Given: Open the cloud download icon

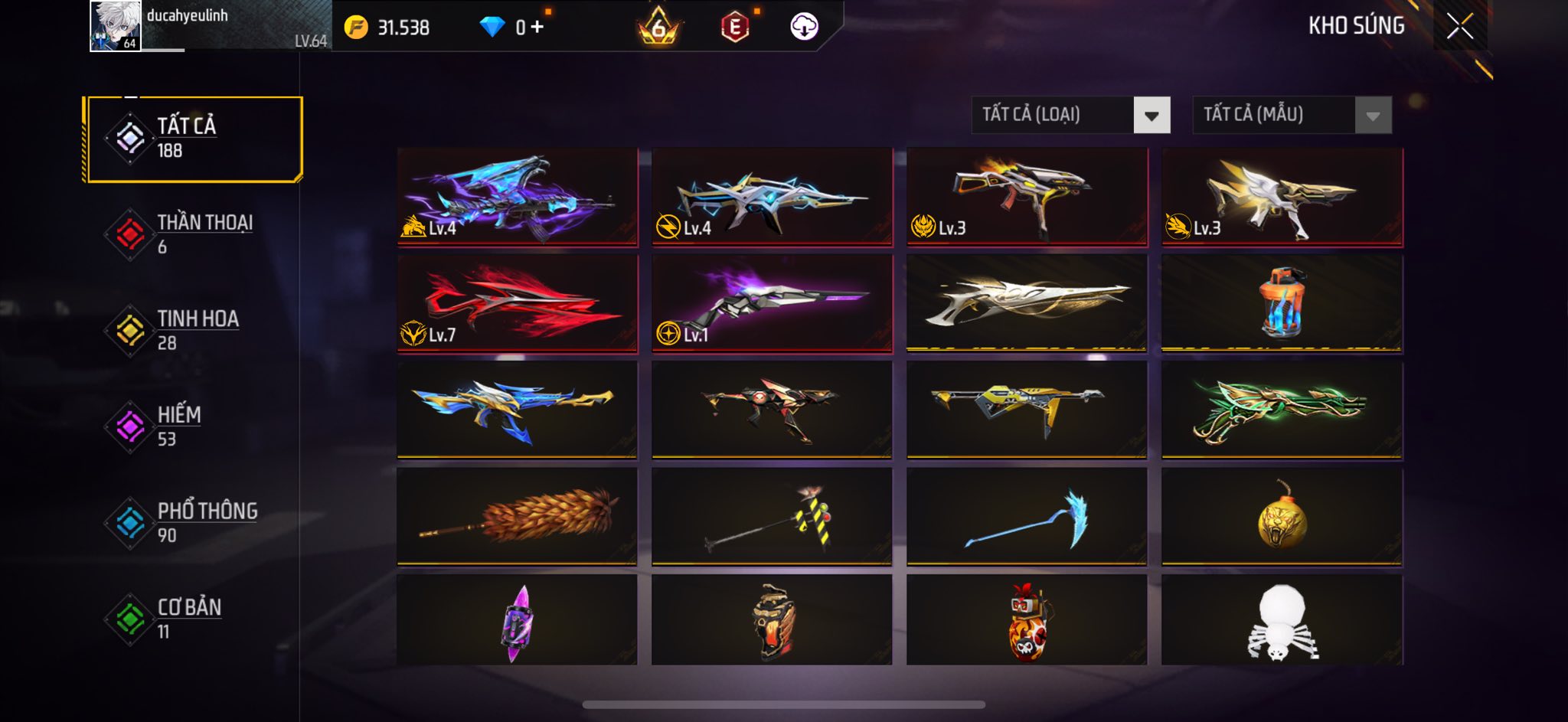Looking at the screenshot, I should [x=804, y=27].
